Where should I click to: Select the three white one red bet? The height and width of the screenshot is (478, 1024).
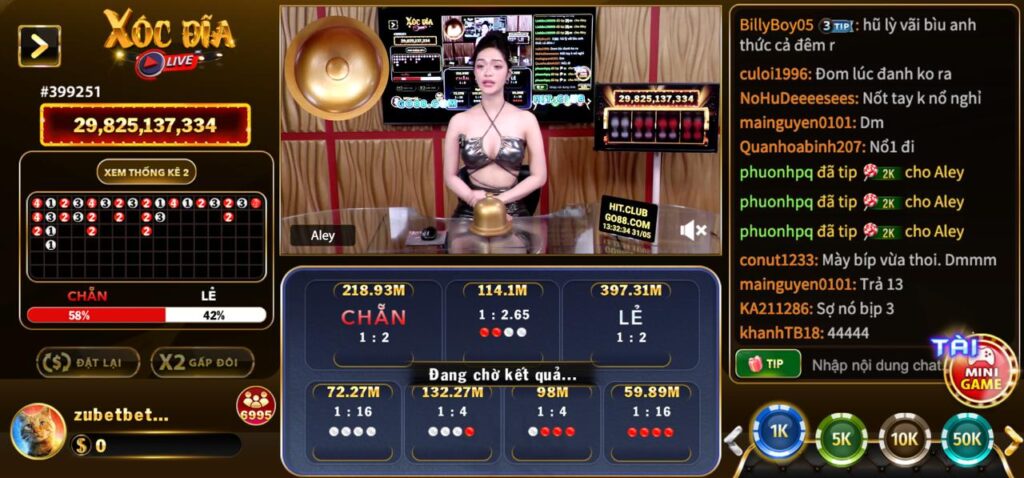(x=452, y=420)
